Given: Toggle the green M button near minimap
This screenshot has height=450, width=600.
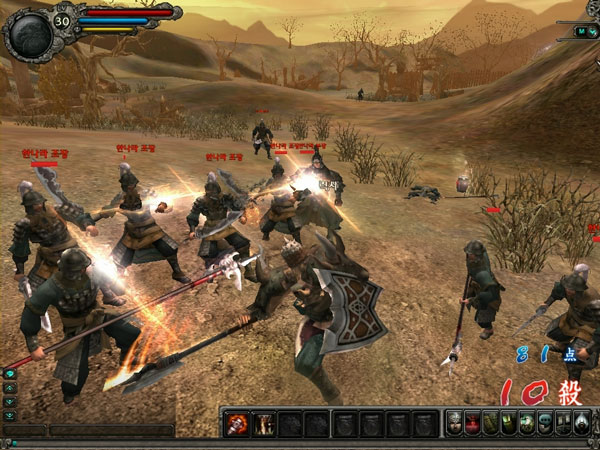Looking at the screenshot, I should pyautogui.click(x=580, y=31).
